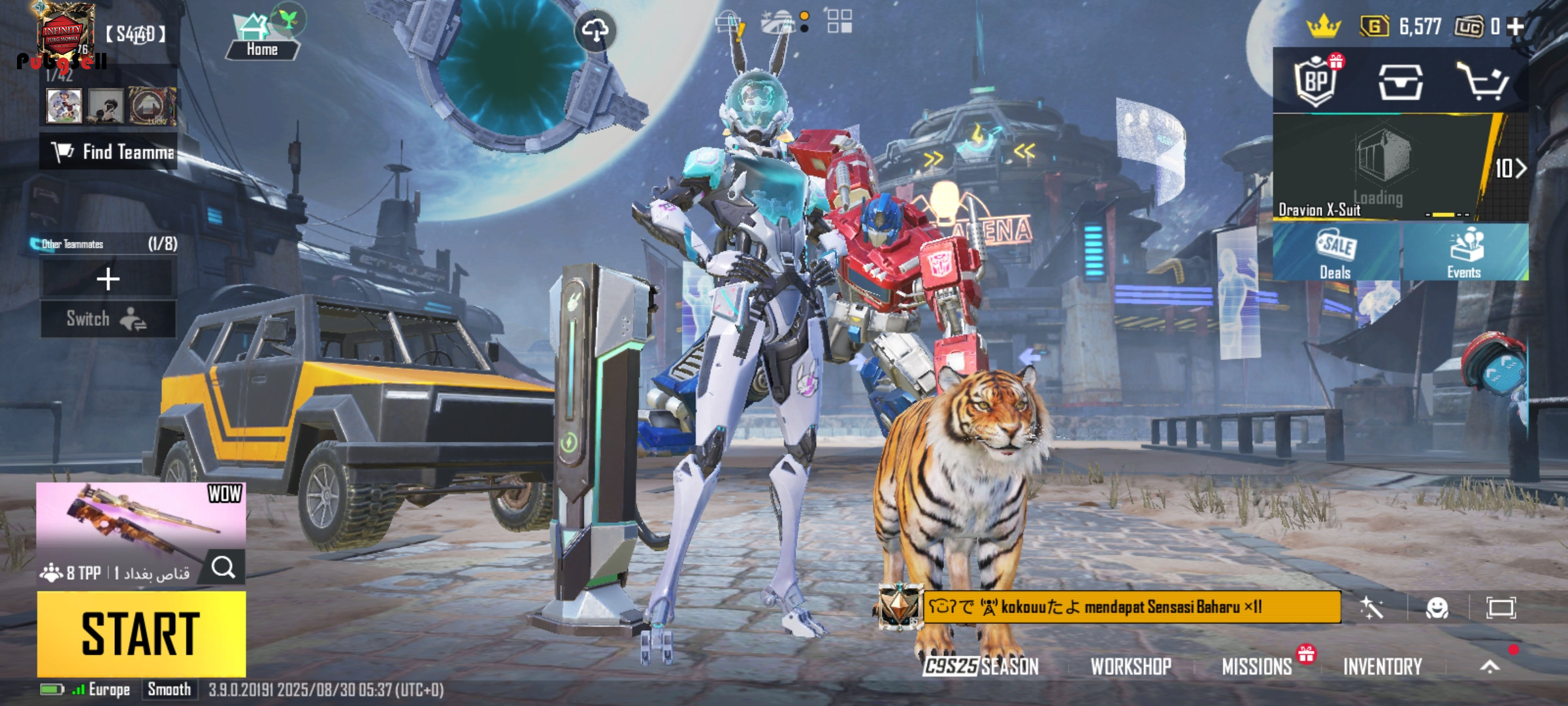Image resolution: width=1568 pixels, height=706 pixels.
Task: Add UC with the plus button
Action: (1516, 26)
